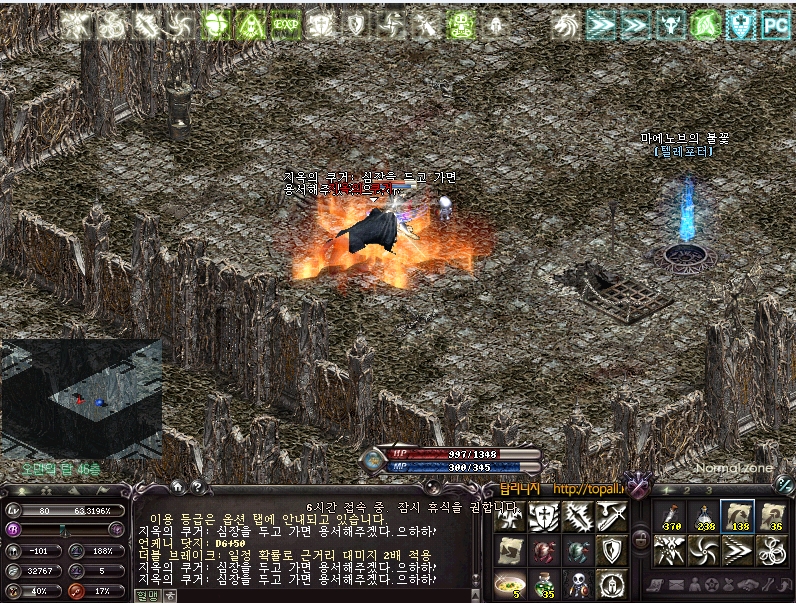Screen dimensions: 796x603
Task: Click the glowing blue shield buff icon
Action: (x=741, y=24)
